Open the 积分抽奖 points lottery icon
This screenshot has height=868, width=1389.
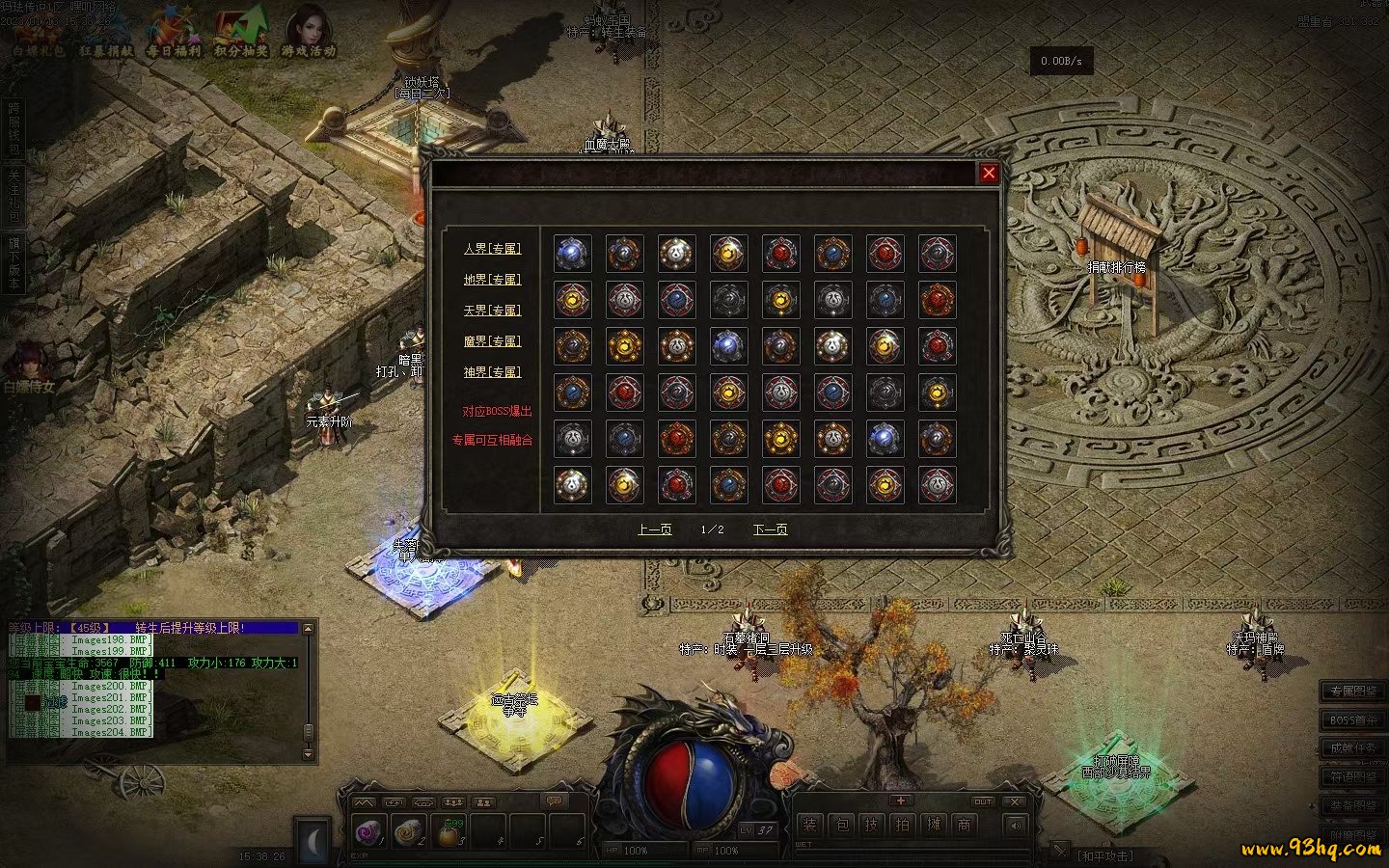point(241,34)
